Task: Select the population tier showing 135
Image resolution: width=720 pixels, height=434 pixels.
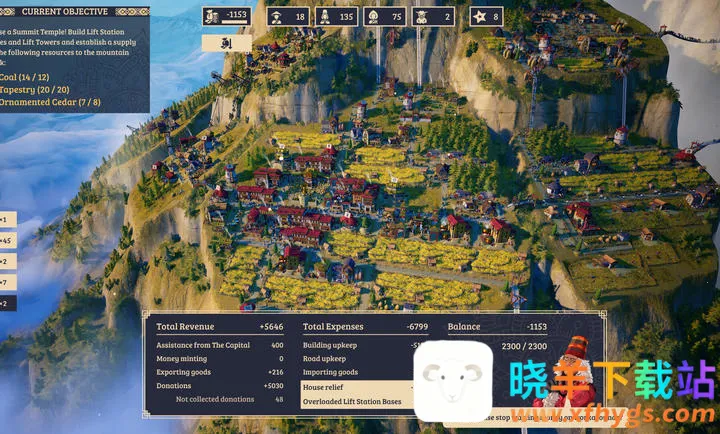Action: [336, 16]
